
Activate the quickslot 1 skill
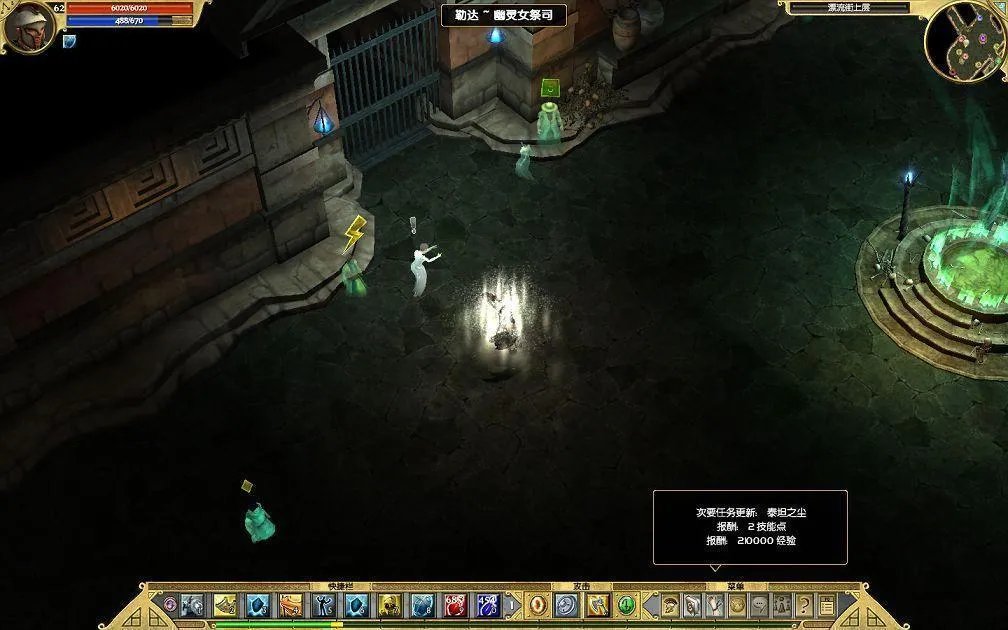point(192,605)
